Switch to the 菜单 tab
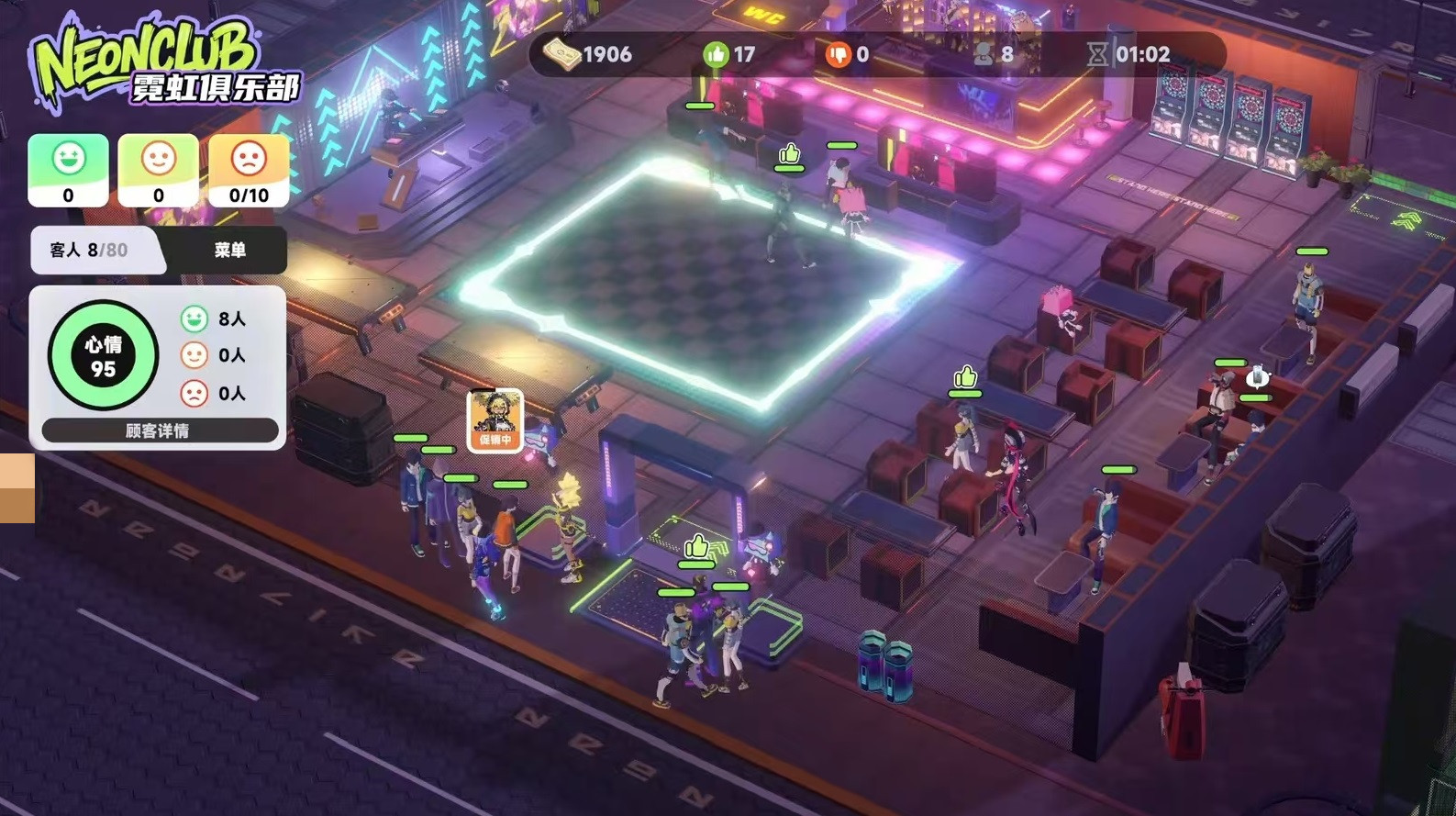The image size is (1456, 816). tap(229, 250)
